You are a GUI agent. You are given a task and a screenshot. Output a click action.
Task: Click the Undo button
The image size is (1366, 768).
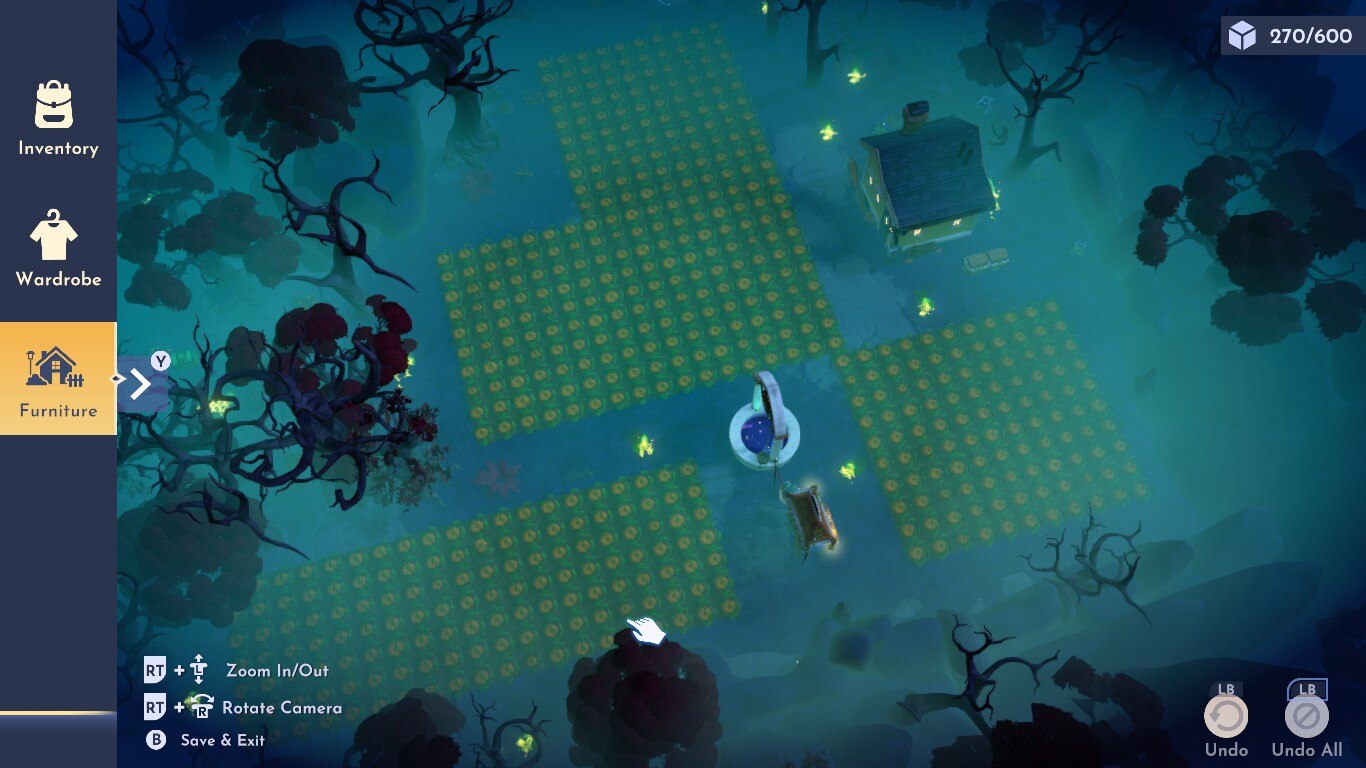[x=1226, y=717]
